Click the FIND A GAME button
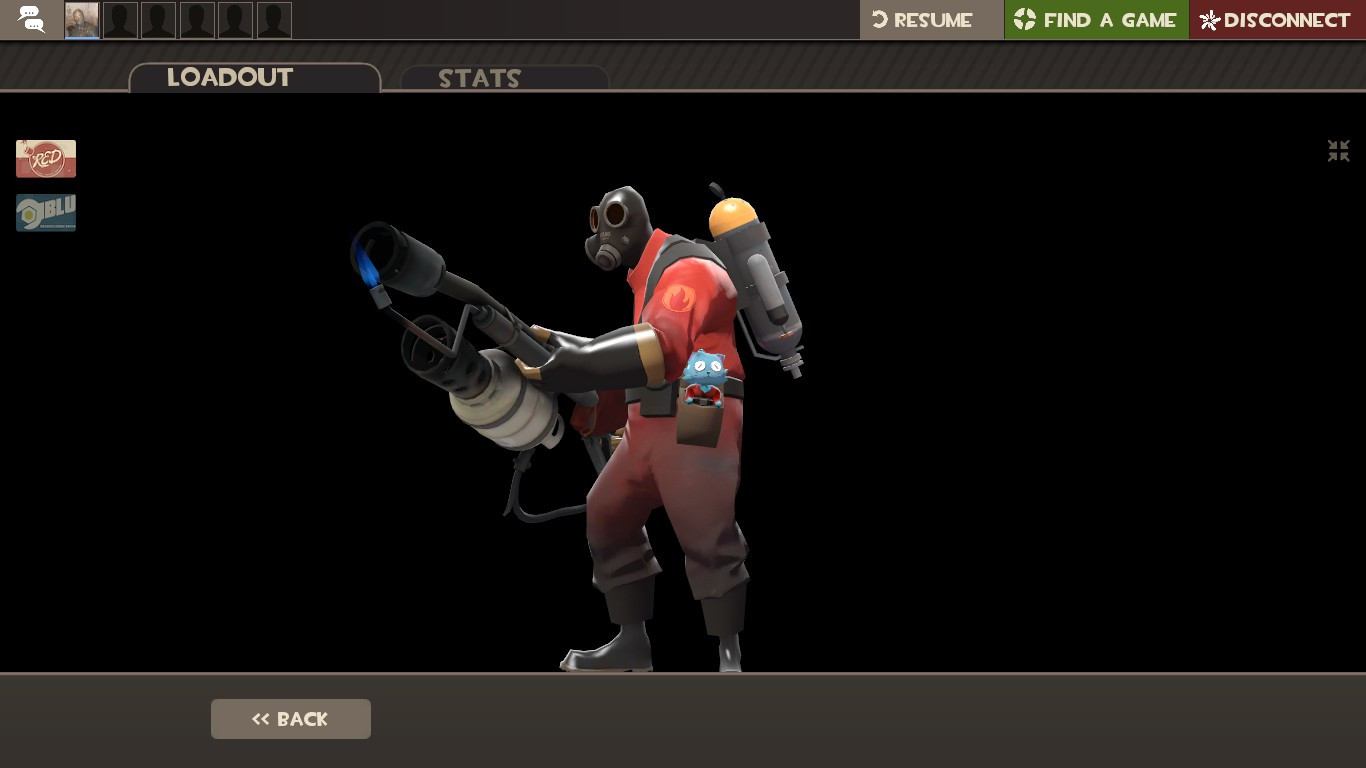1366x768 pixels. pos(1096,19)
